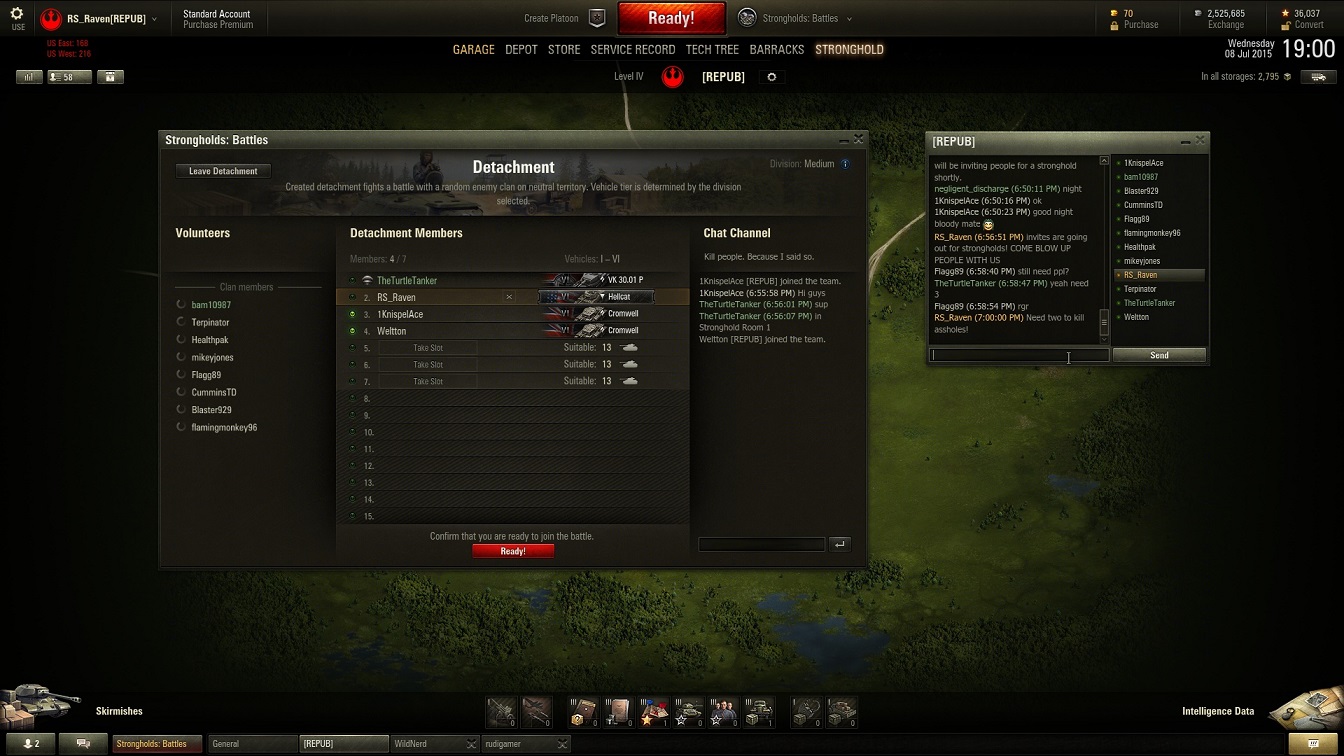1344x756 pixels.
Task: Close the rudigamer chat tab
Action: (562, 744)
